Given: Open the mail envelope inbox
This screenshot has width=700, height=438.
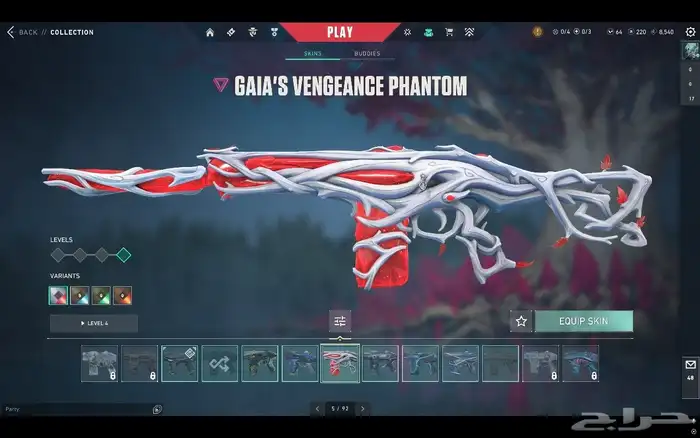Looking at the screenshot, I should click(690, 365).
